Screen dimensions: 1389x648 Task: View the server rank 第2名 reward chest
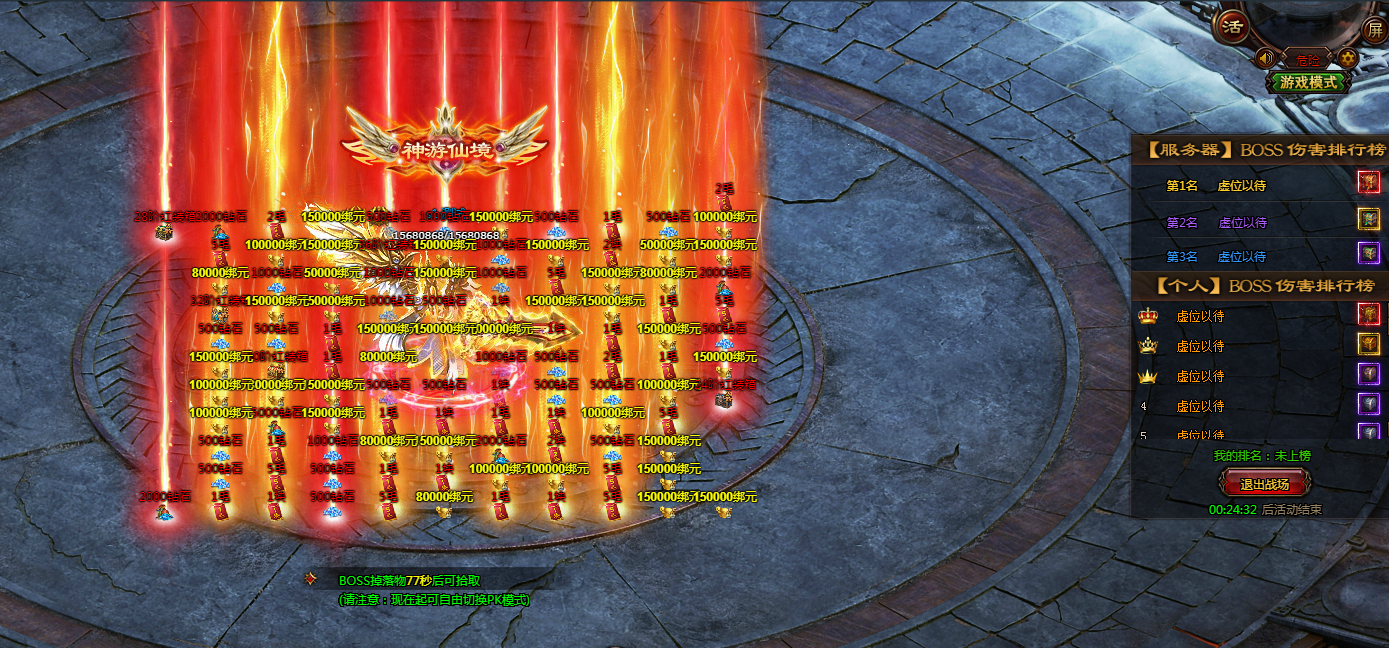click(1368, 219)
